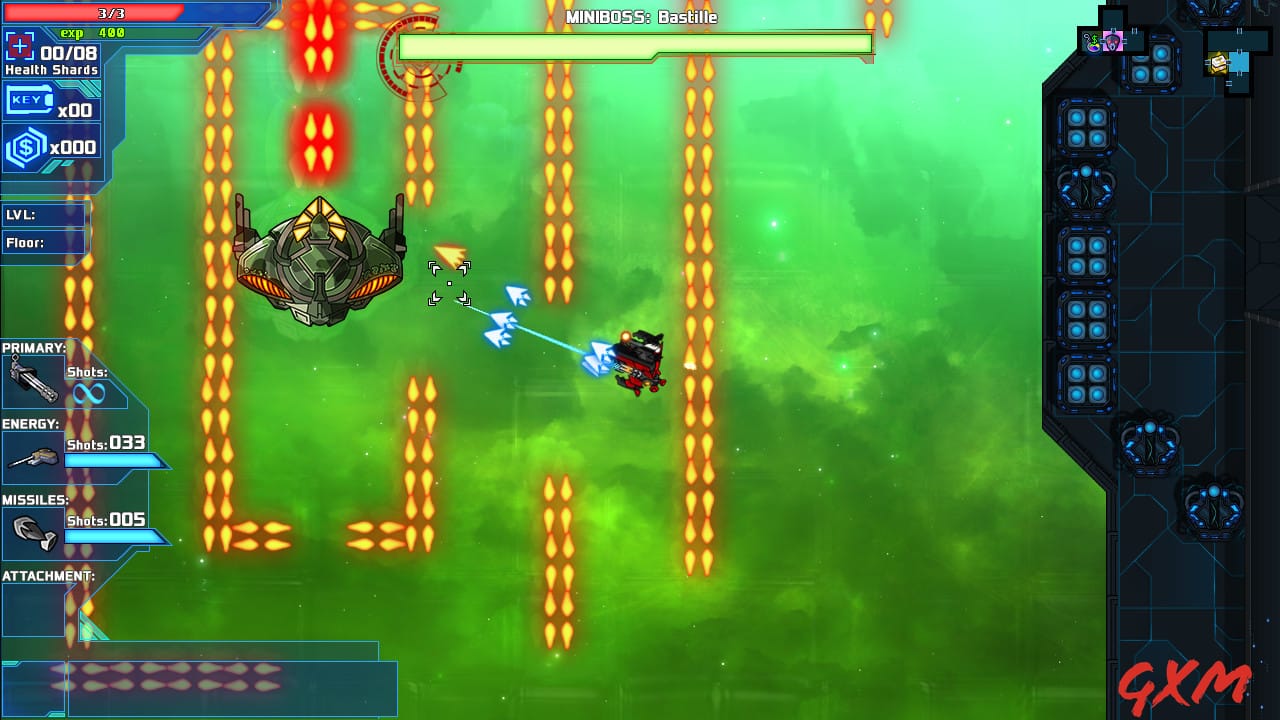This screenshot has width=1280, height=720.
Task: Click the treasure chest icon on the minimap
Action: (1218, 62)
